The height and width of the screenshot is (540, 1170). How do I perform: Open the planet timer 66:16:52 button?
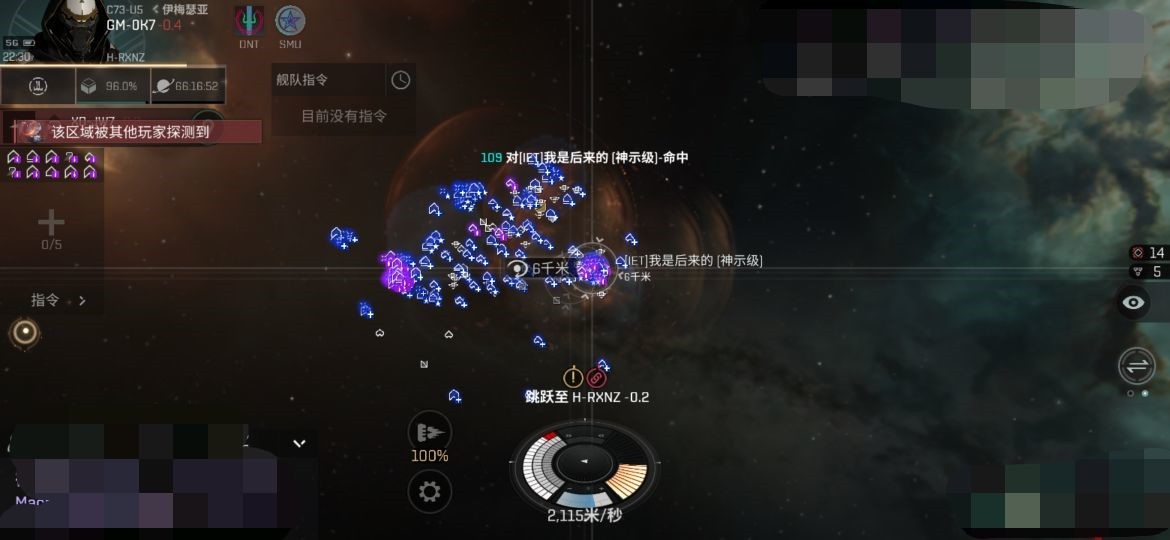[x=187, y=86]
